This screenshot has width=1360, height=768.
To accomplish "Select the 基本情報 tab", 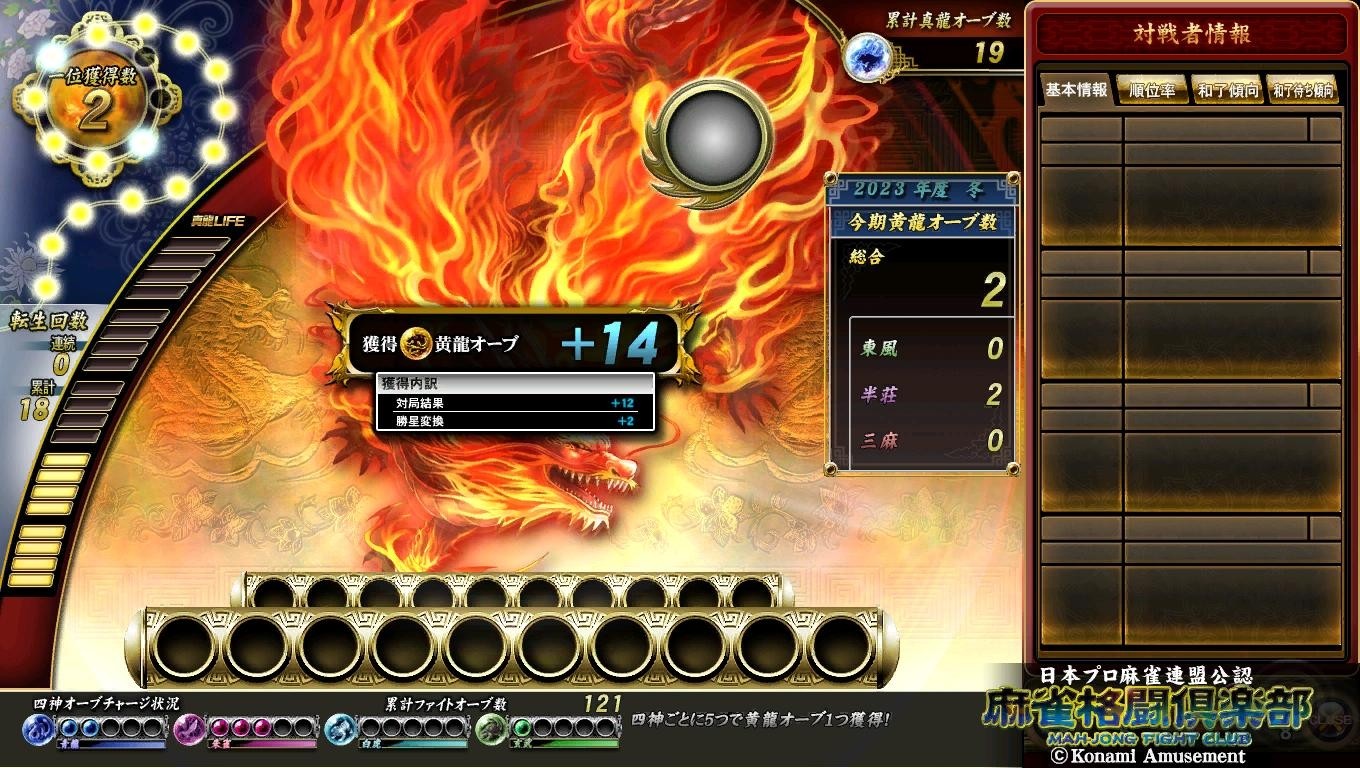I will pos(1076,90).
